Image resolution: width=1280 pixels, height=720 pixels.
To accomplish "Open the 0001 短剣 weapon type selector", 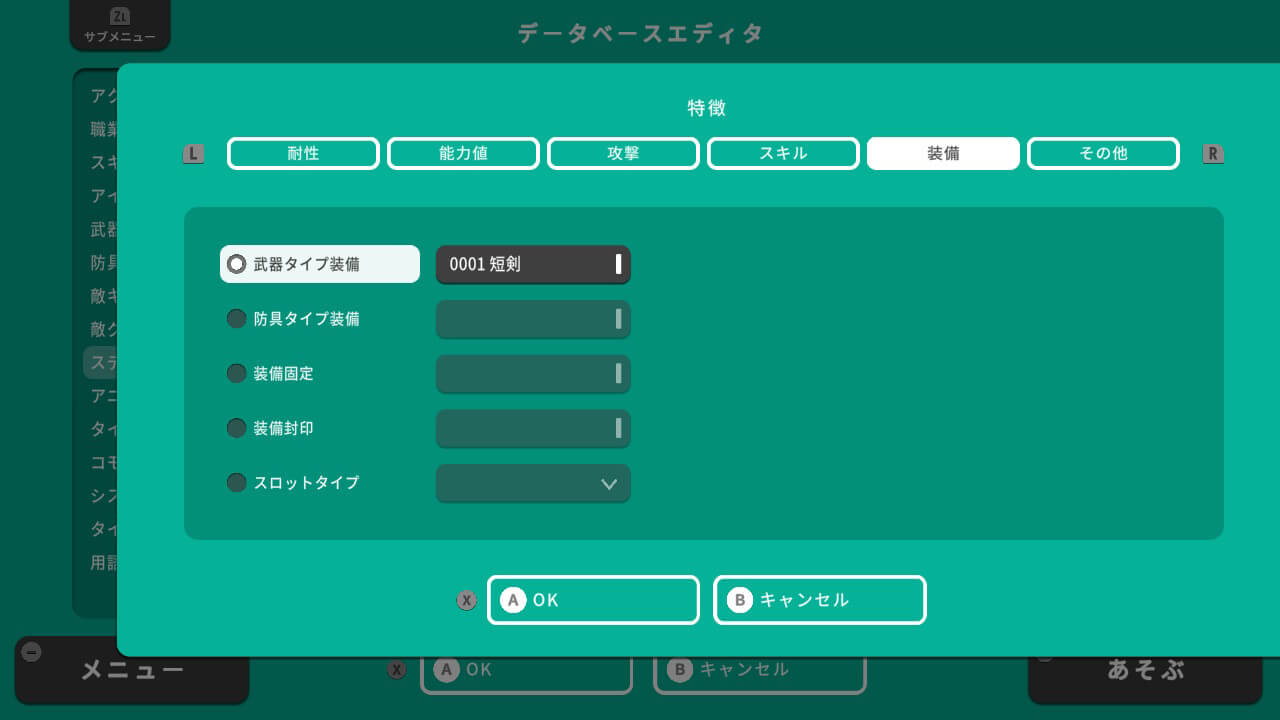I will (533, 264).
